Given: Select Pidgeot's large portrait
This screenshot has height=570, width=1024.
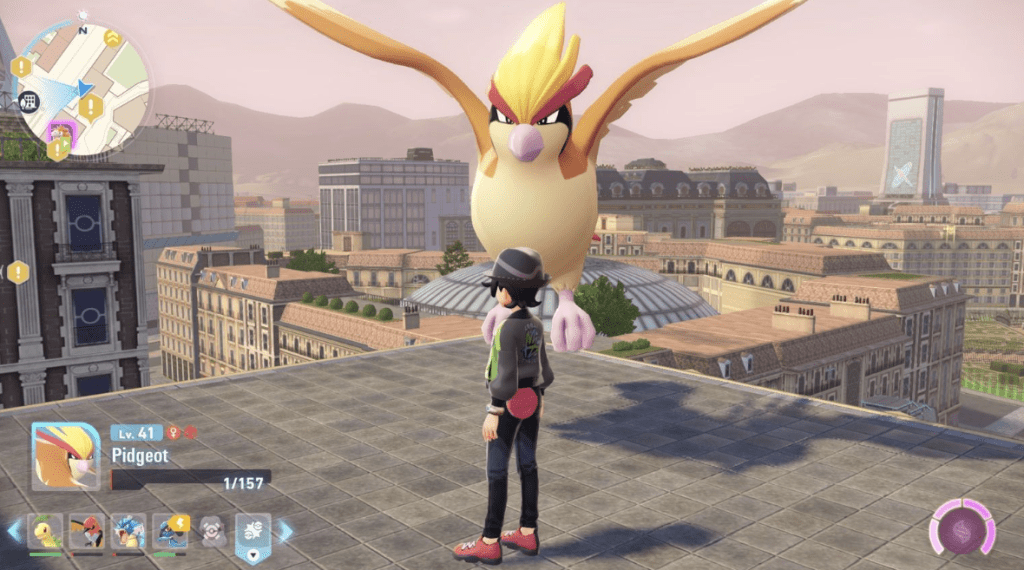Looking at the screenshot, I should pos(66,456).
